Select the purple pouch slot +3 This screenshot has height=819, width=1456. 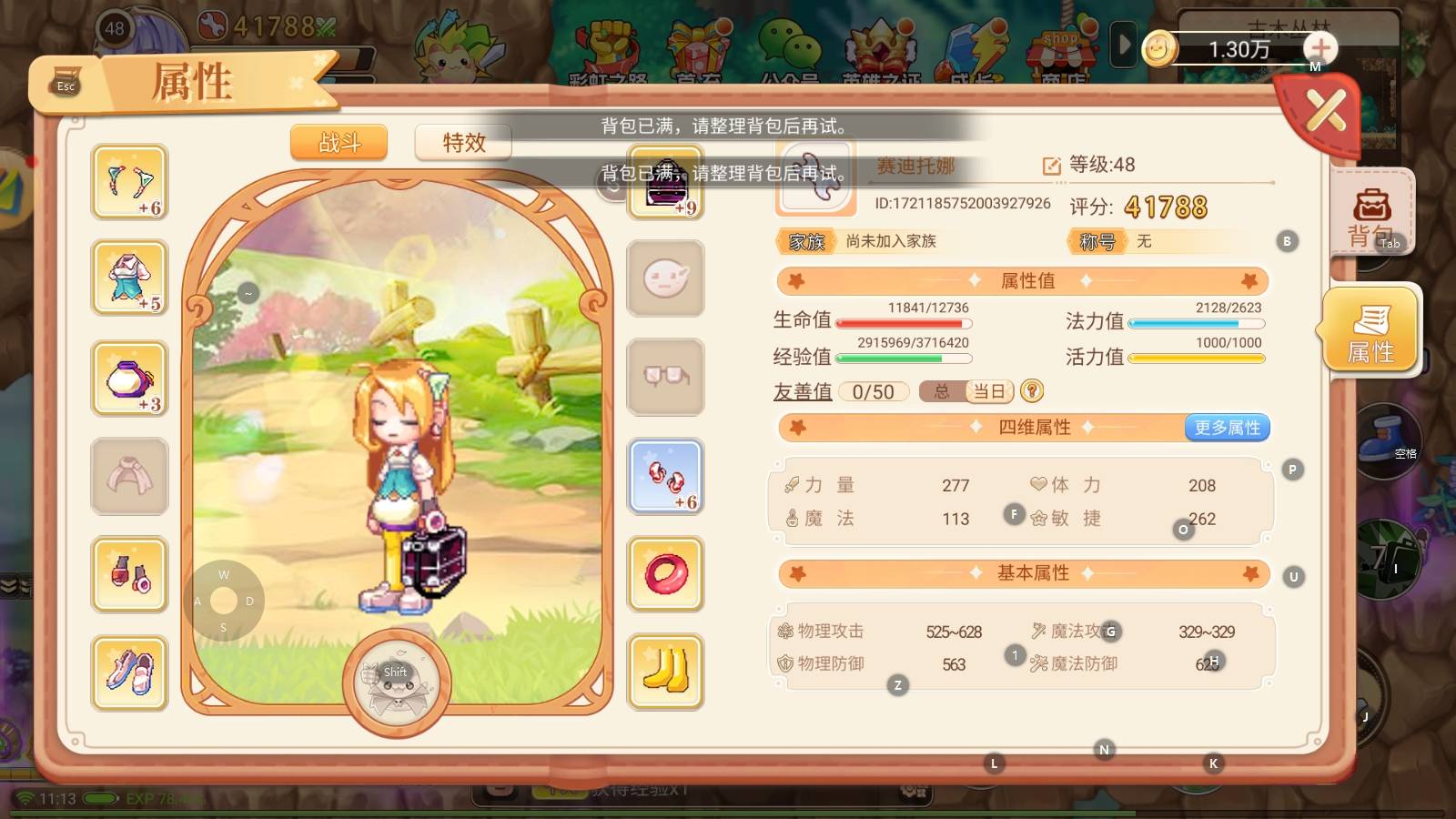(130, 379)
